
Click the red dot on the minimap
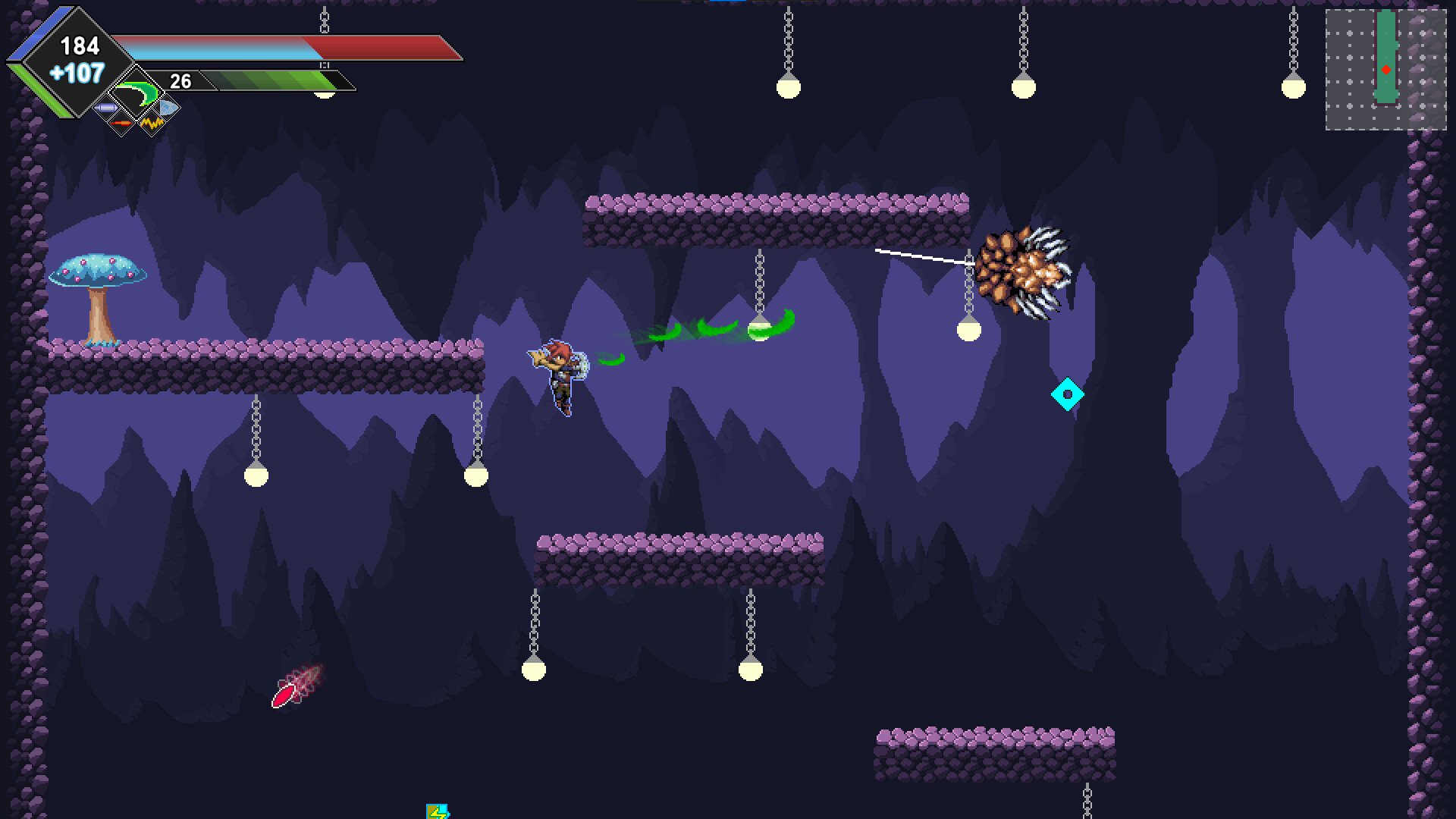point(1385,69)
